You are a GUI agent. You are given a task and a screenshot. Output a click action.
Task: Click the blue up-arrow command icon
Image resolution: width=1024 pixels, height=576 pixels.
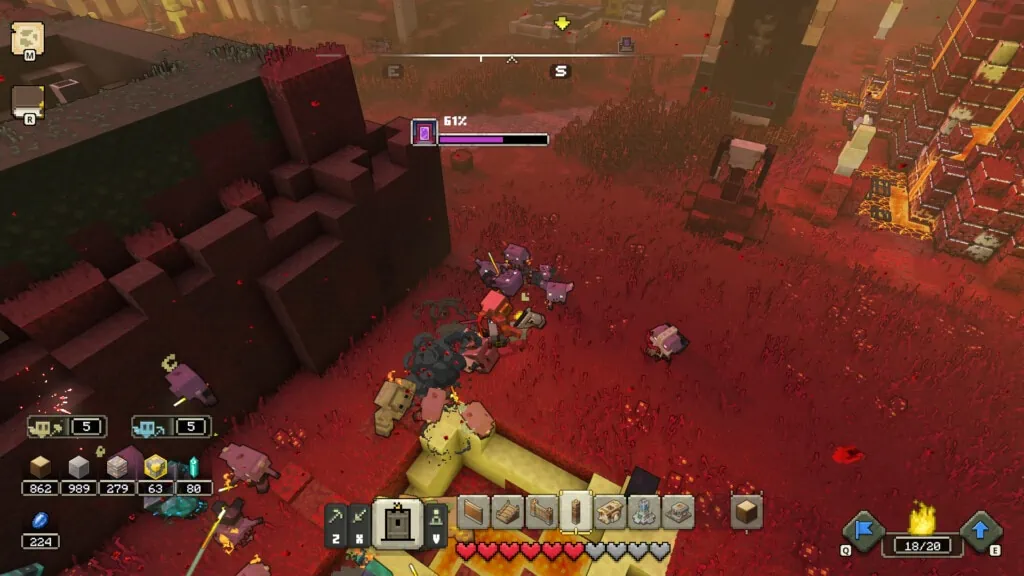coord(981,530)
